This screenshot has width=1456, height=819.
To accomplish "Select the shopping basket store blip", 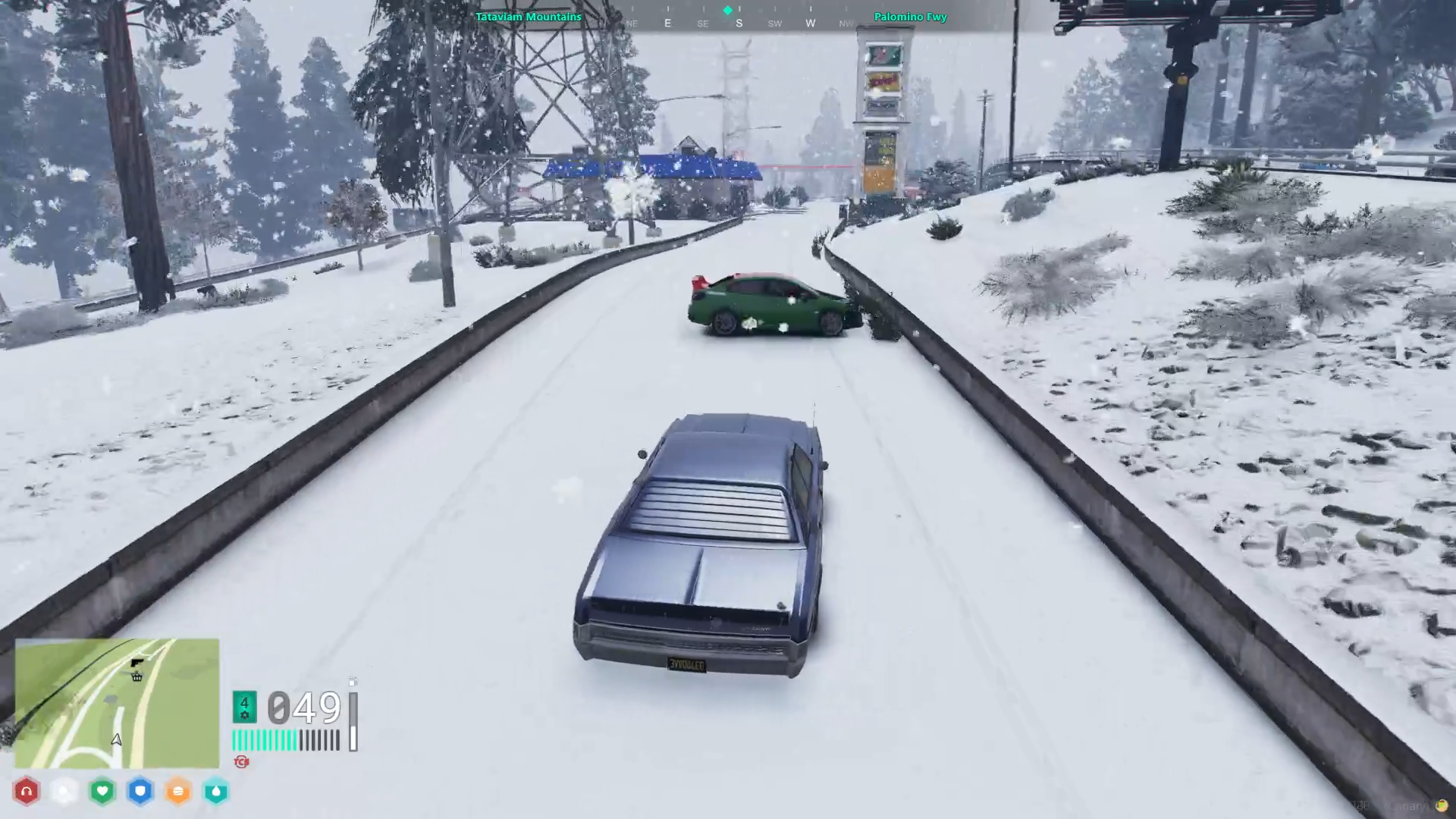I will pos(137,676).
